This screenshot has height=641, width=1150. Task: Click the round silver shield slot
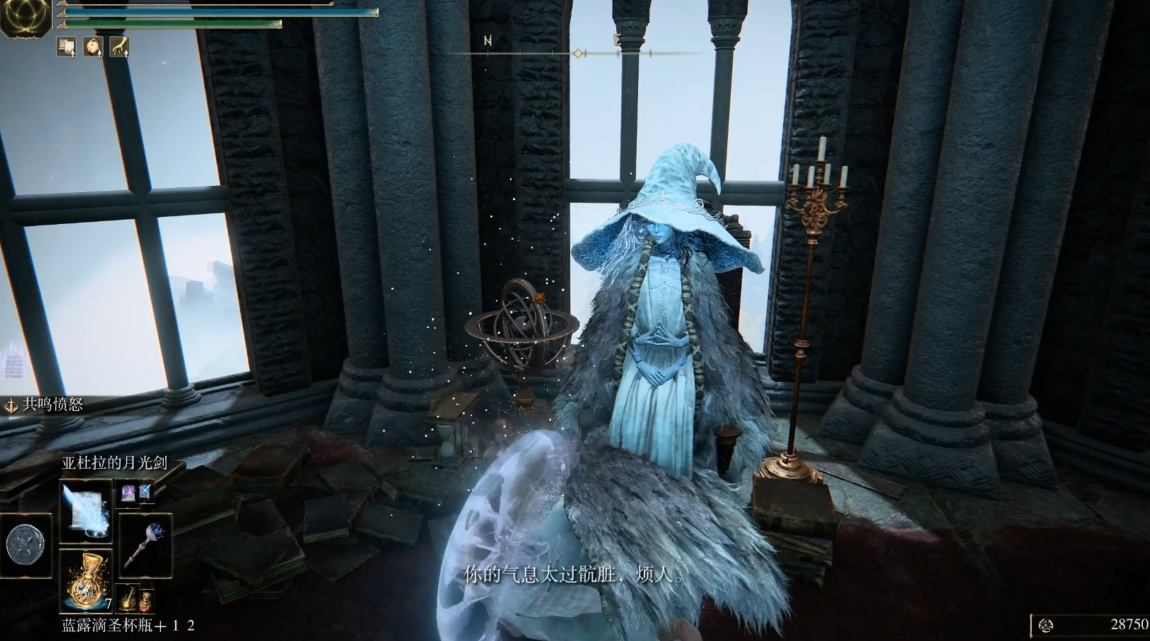click(x=25, y=545)
